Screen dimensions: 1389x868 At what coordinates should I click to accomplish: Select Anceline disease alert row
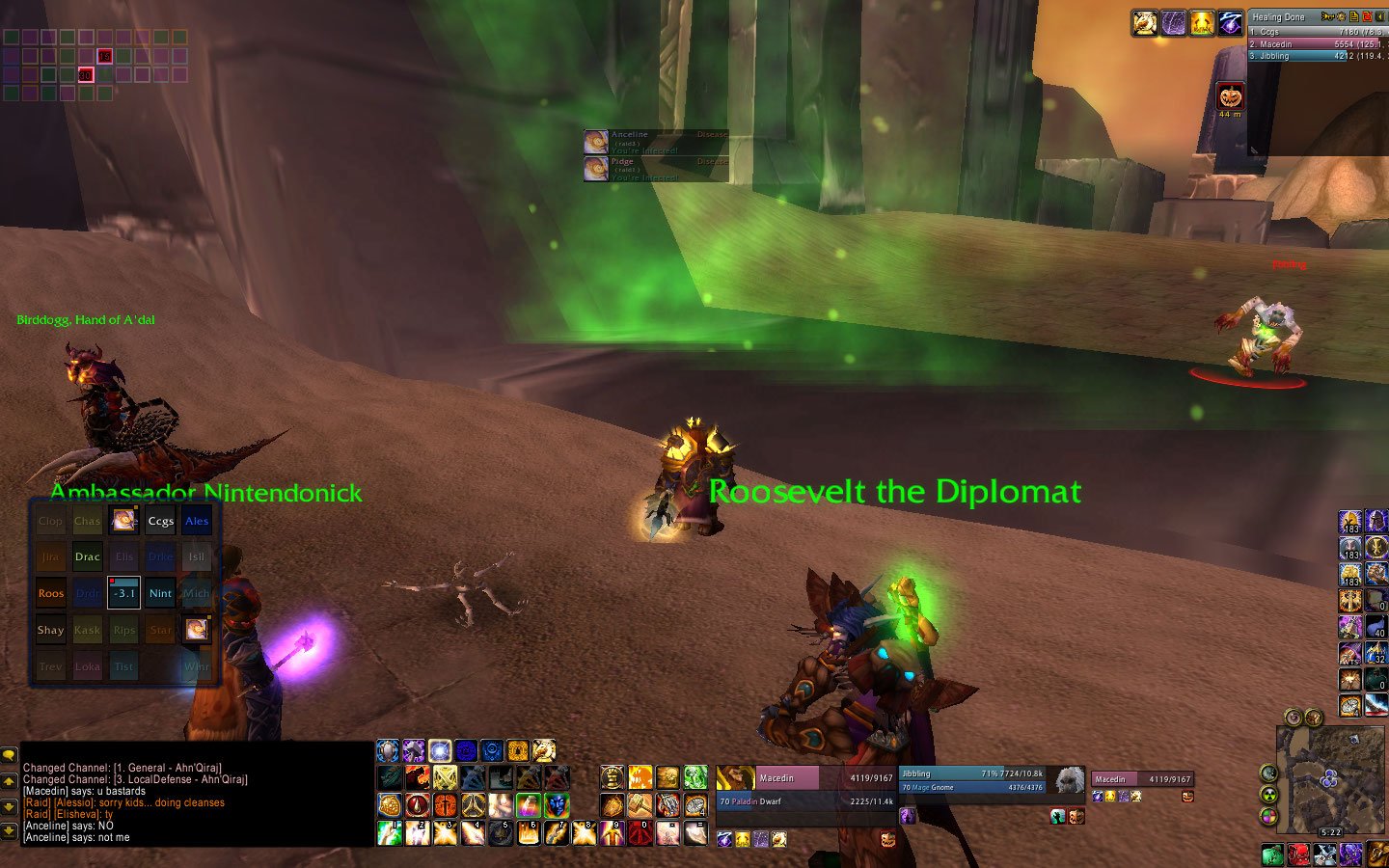coord(656,142)
